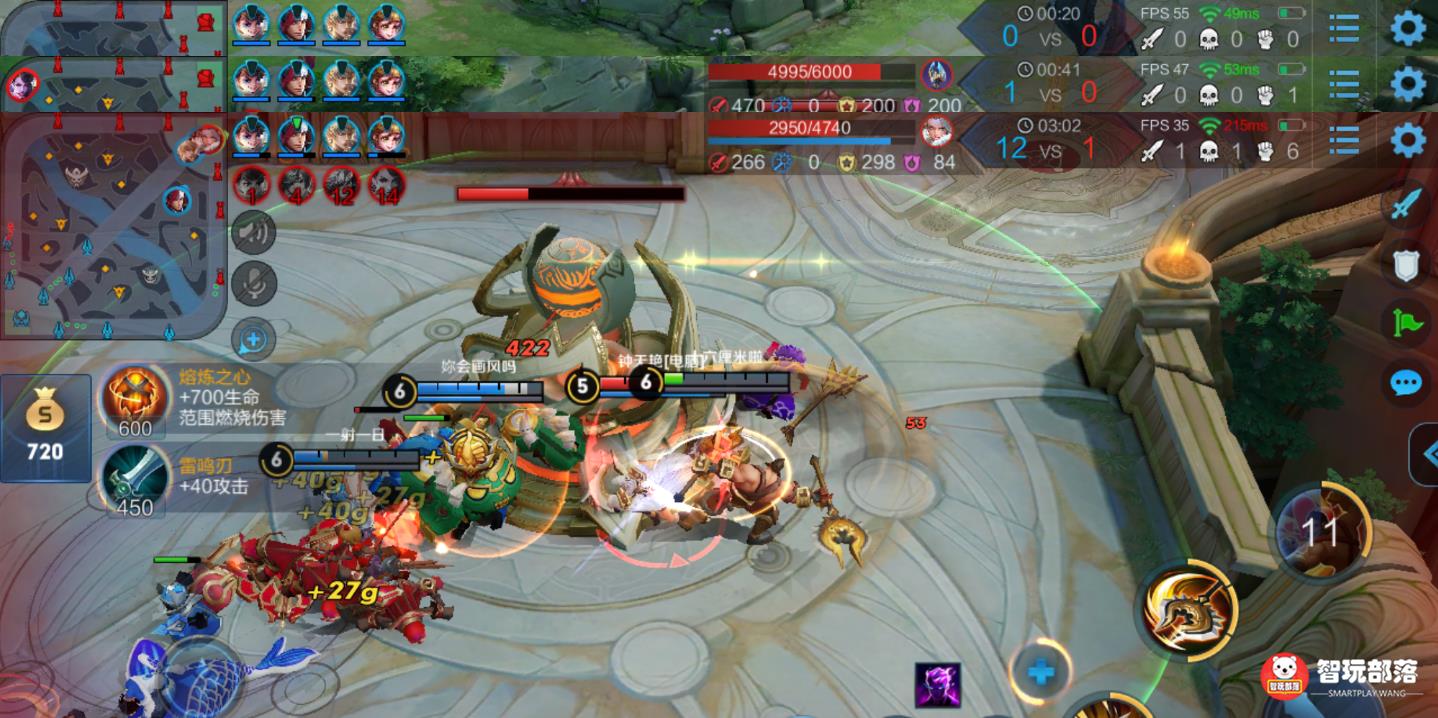Toggle the muted microphone icon

pyautogui.click(x=254, y=283)
